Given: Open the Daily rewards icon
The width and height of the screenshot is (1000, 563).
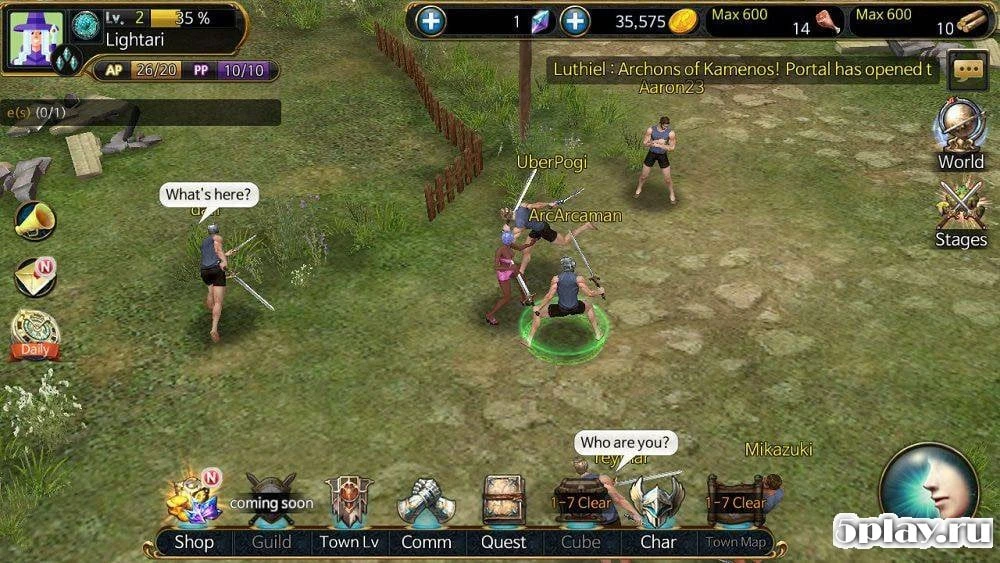Looking at the screenshot, I should tap(35, 334).
